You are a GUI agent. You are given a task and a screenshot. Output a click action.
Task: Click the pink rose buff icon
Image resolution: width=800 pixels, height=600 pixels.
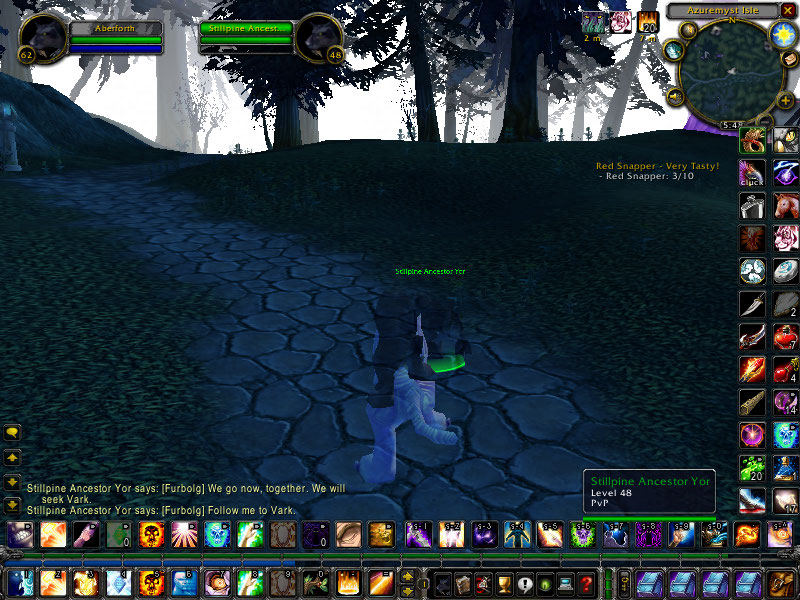tap(621, 22)
